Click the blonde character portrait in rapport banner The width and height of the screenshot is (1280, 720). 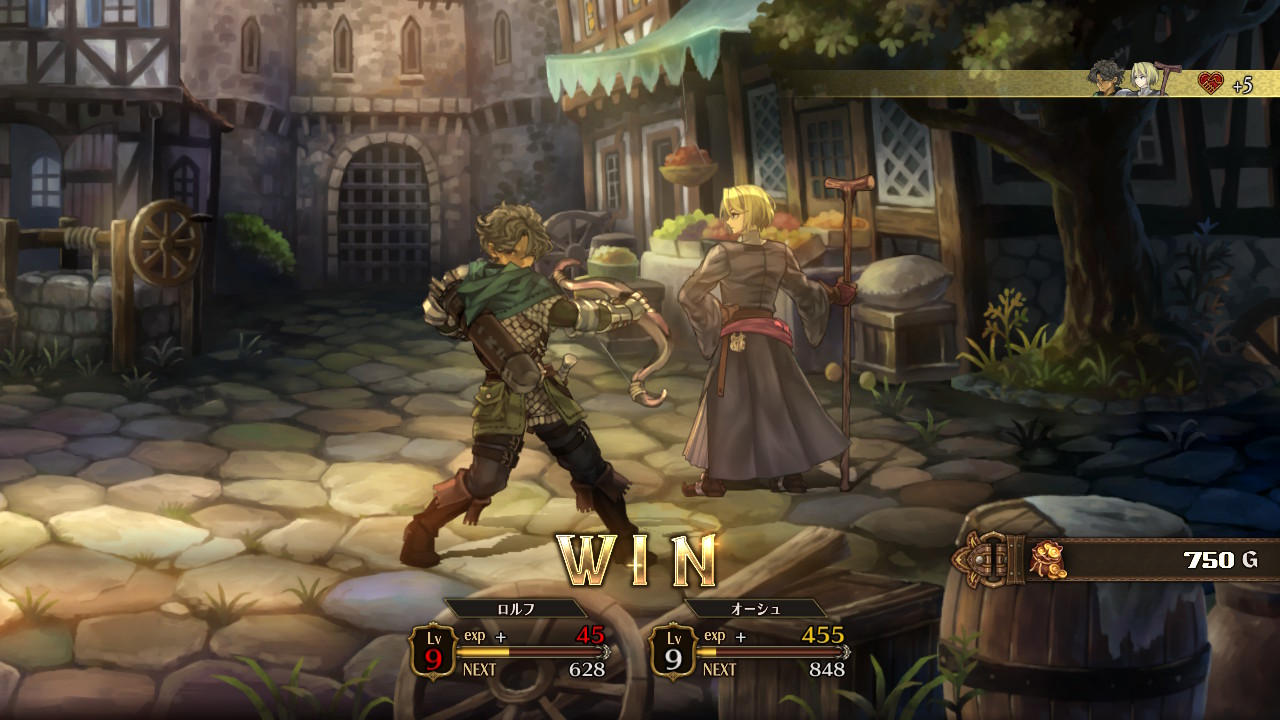point(1144,79)
